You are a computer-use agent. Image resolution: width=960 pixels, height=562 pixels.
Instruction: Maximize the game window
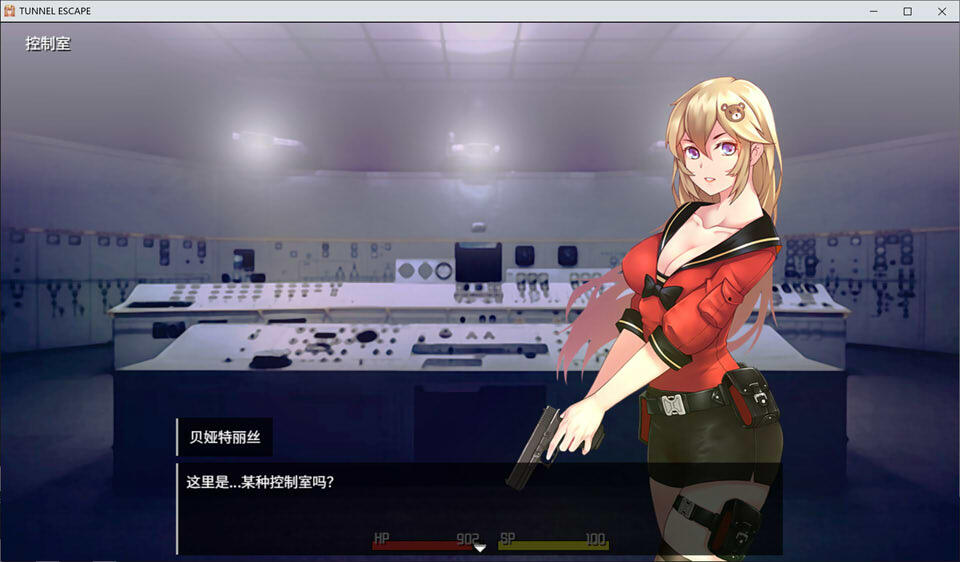[907, 11]
